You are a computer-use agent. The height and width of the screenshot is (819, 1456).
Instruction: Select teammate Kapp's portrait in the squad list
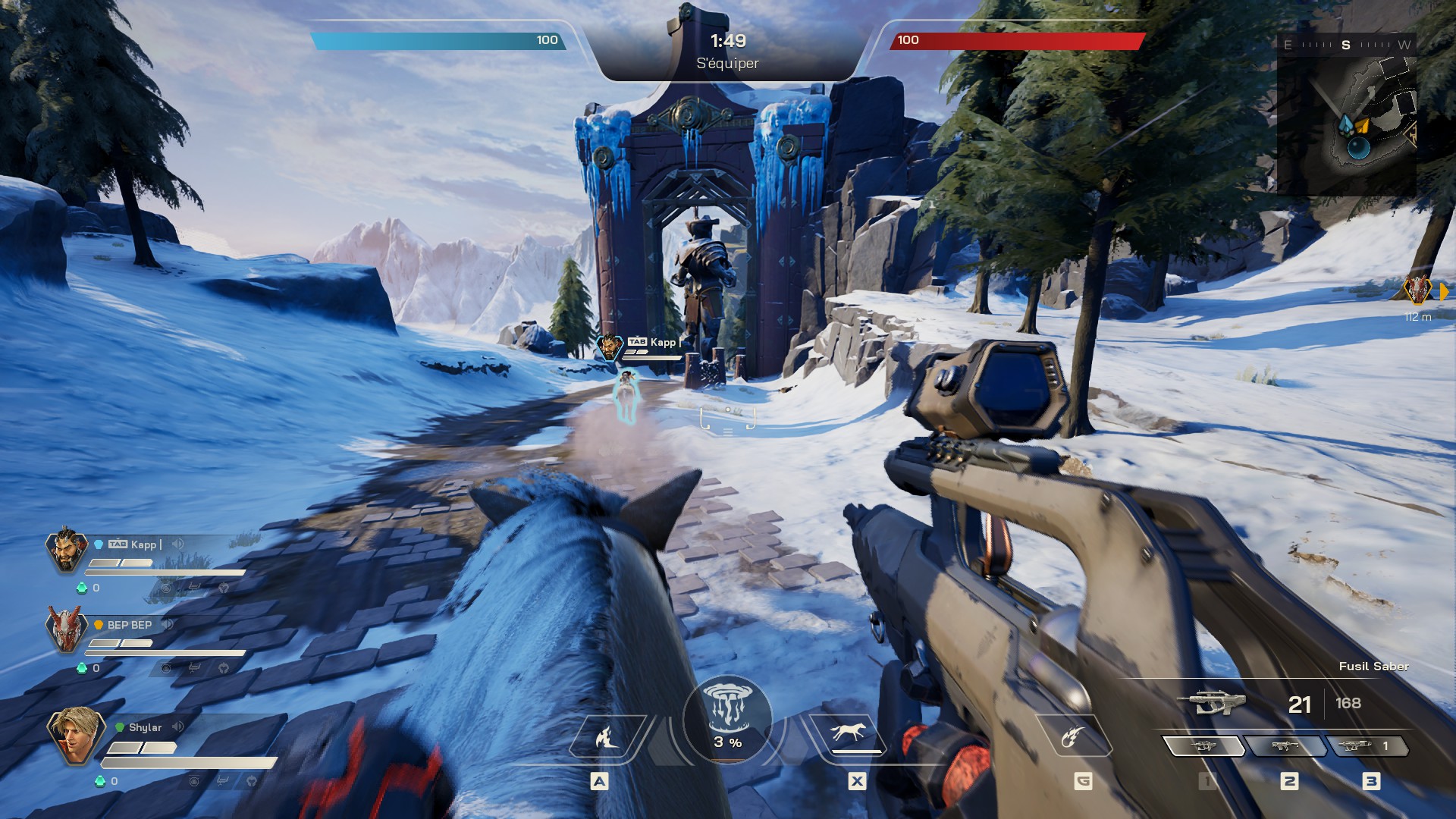pyautogui.click(x=67, y=549)
